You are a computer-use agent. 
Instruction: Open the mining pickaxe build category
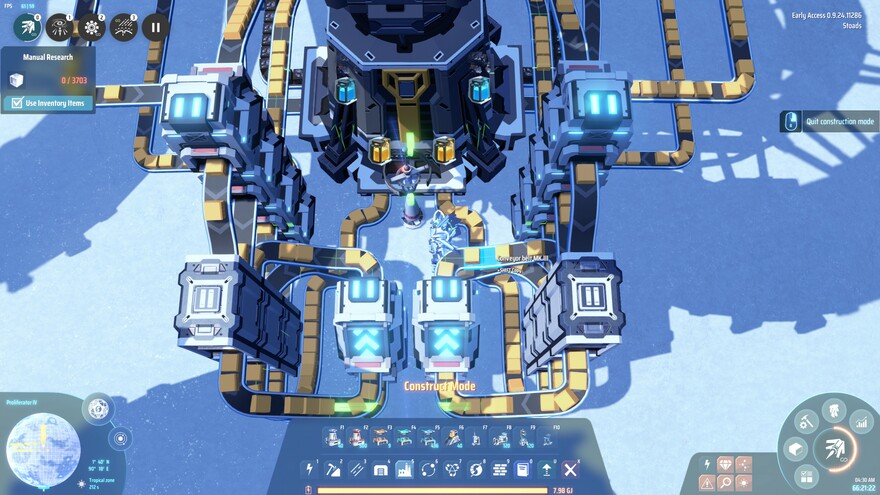(333, 469)
